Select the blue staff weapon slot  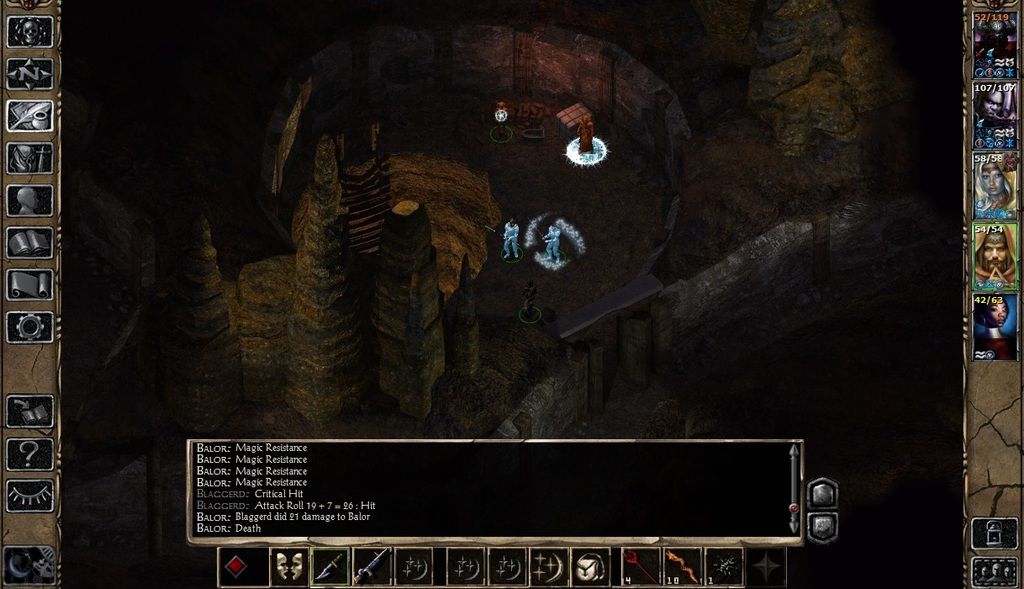[x=371, y=567]
